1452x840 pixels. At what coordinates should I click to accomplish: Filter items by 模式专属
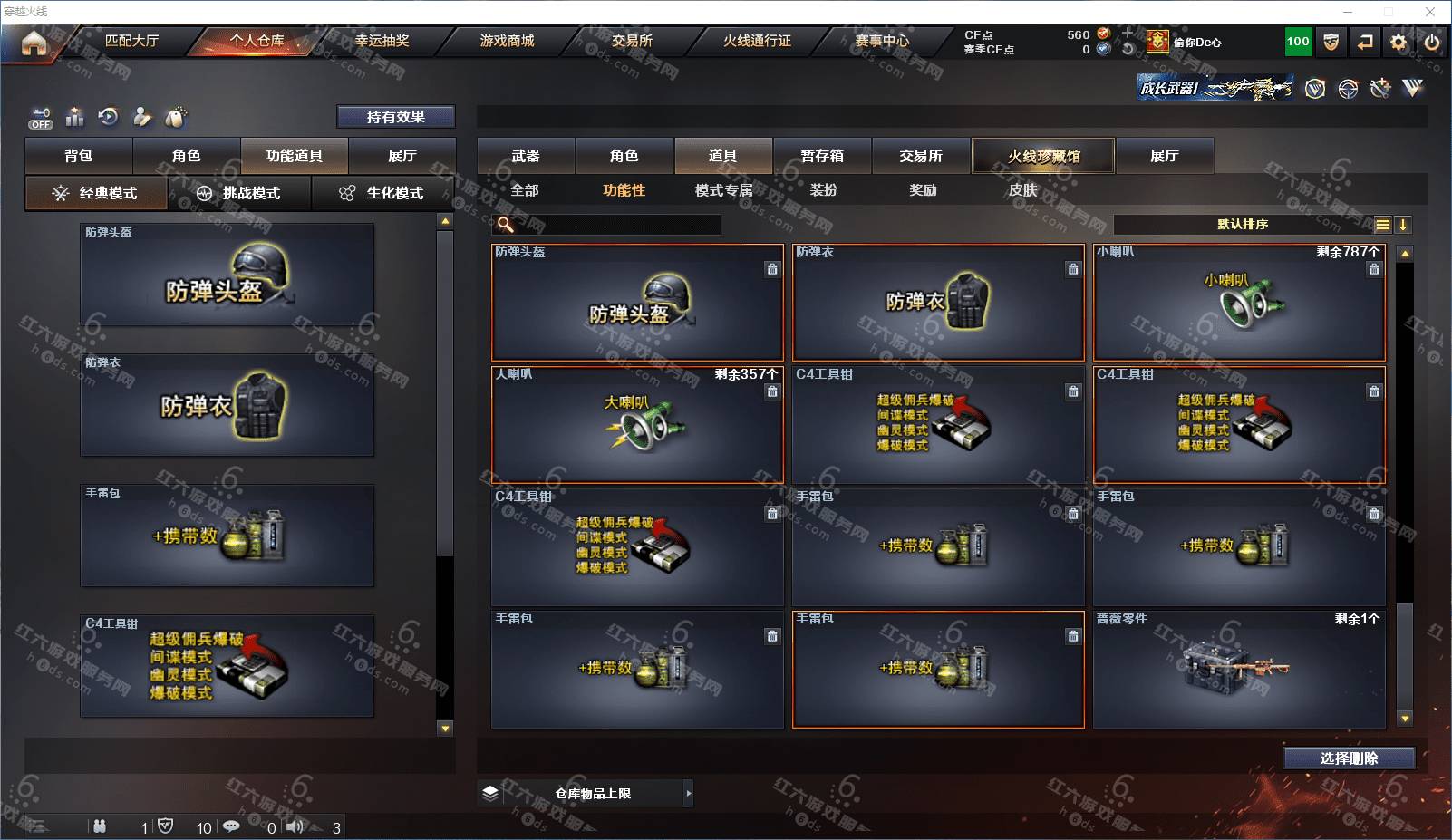723,190
